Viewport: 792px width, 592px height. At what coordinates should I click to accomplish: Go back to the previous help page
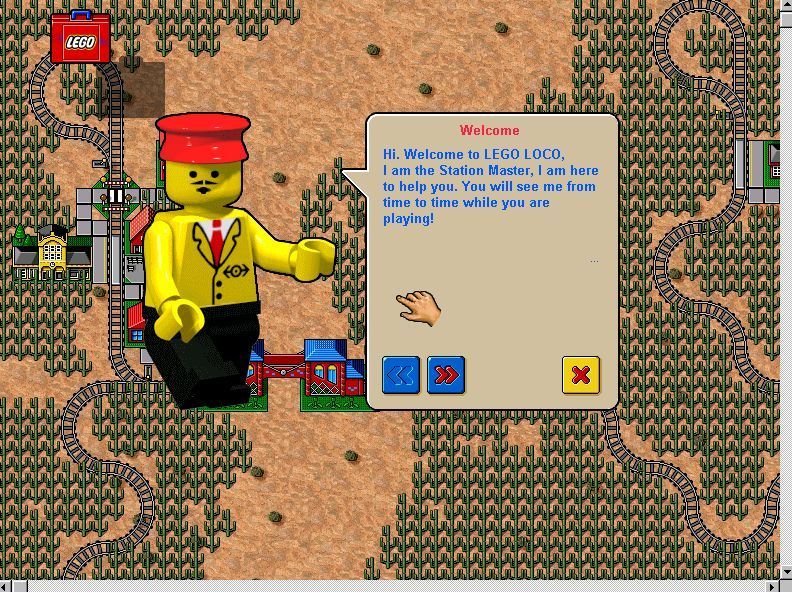401,375
